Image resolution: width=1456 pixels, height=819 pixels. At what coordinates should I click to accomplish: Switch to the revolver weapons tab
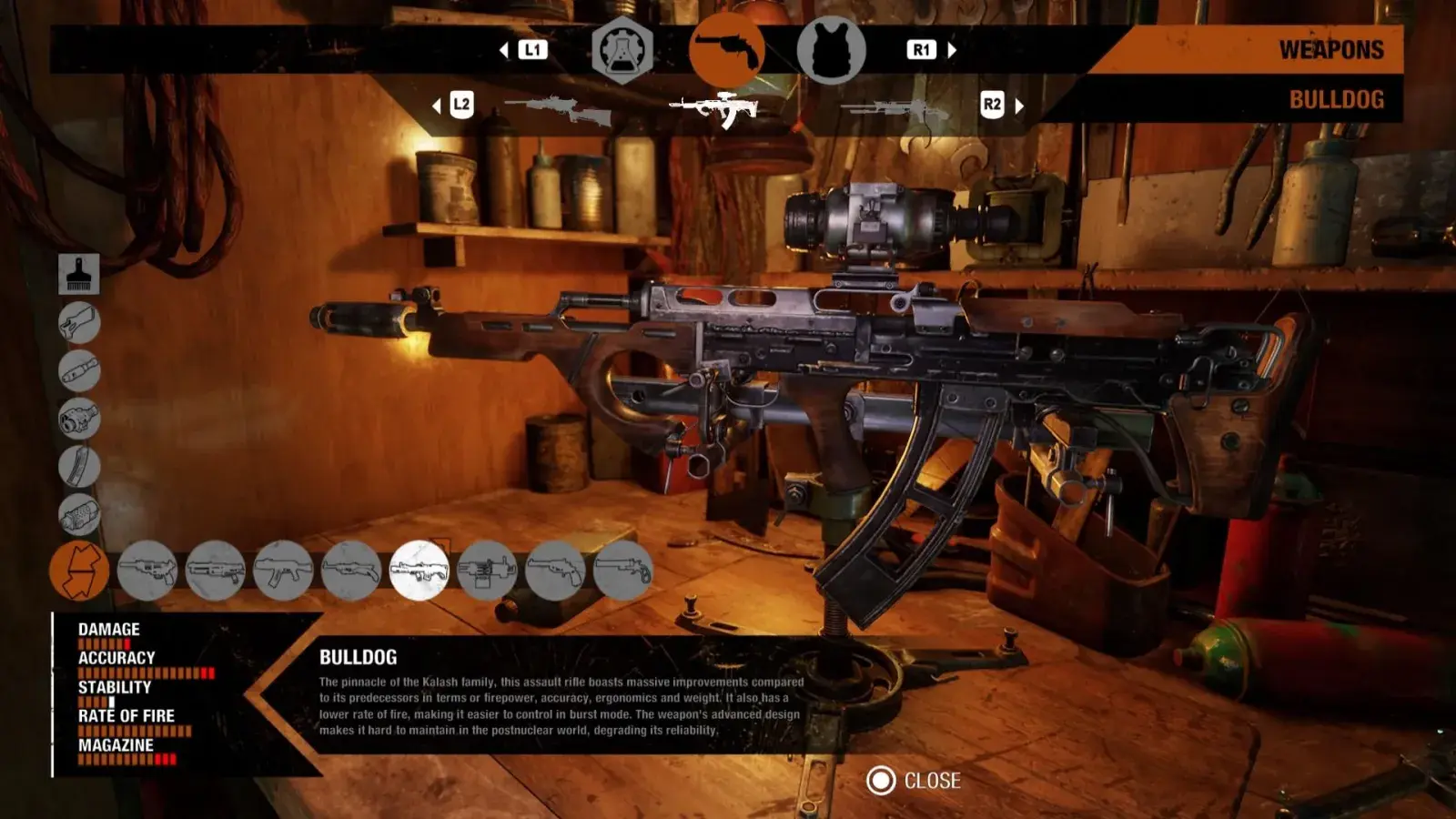click(x=726, y=51)
